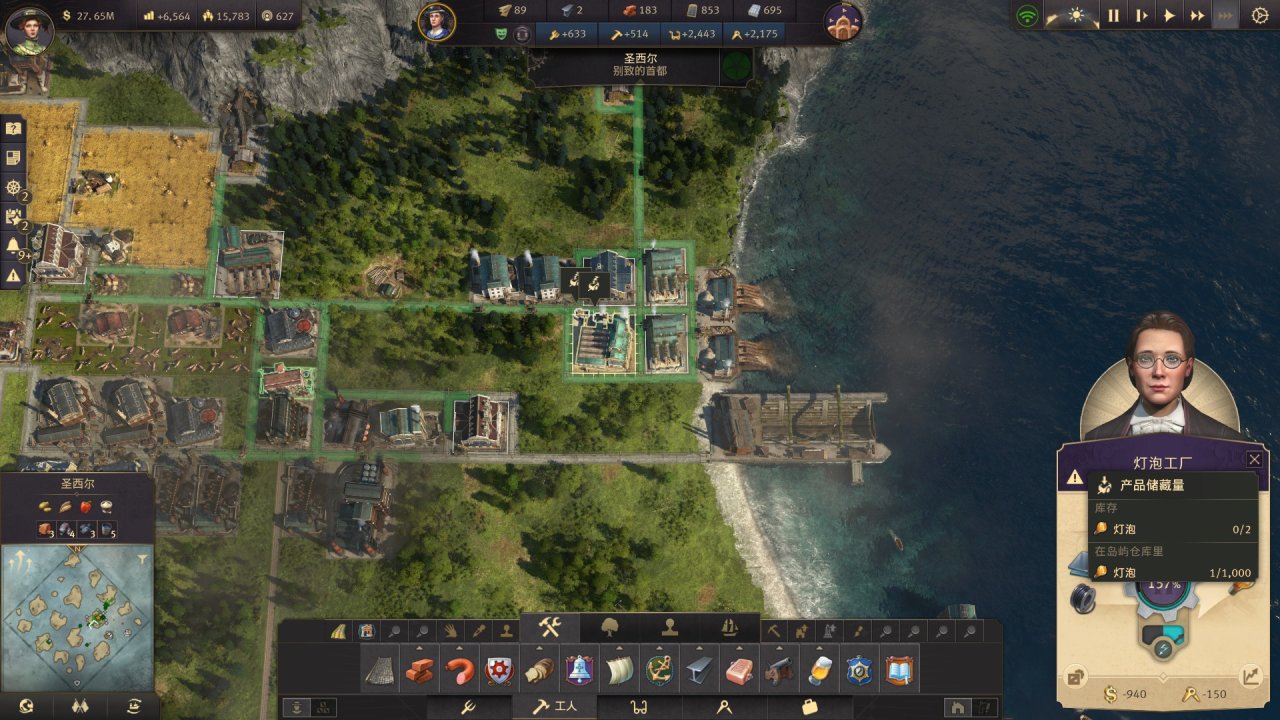Pause the game speed
The height and width of the screenshot is (720, 1280).
click(1113, 16)
